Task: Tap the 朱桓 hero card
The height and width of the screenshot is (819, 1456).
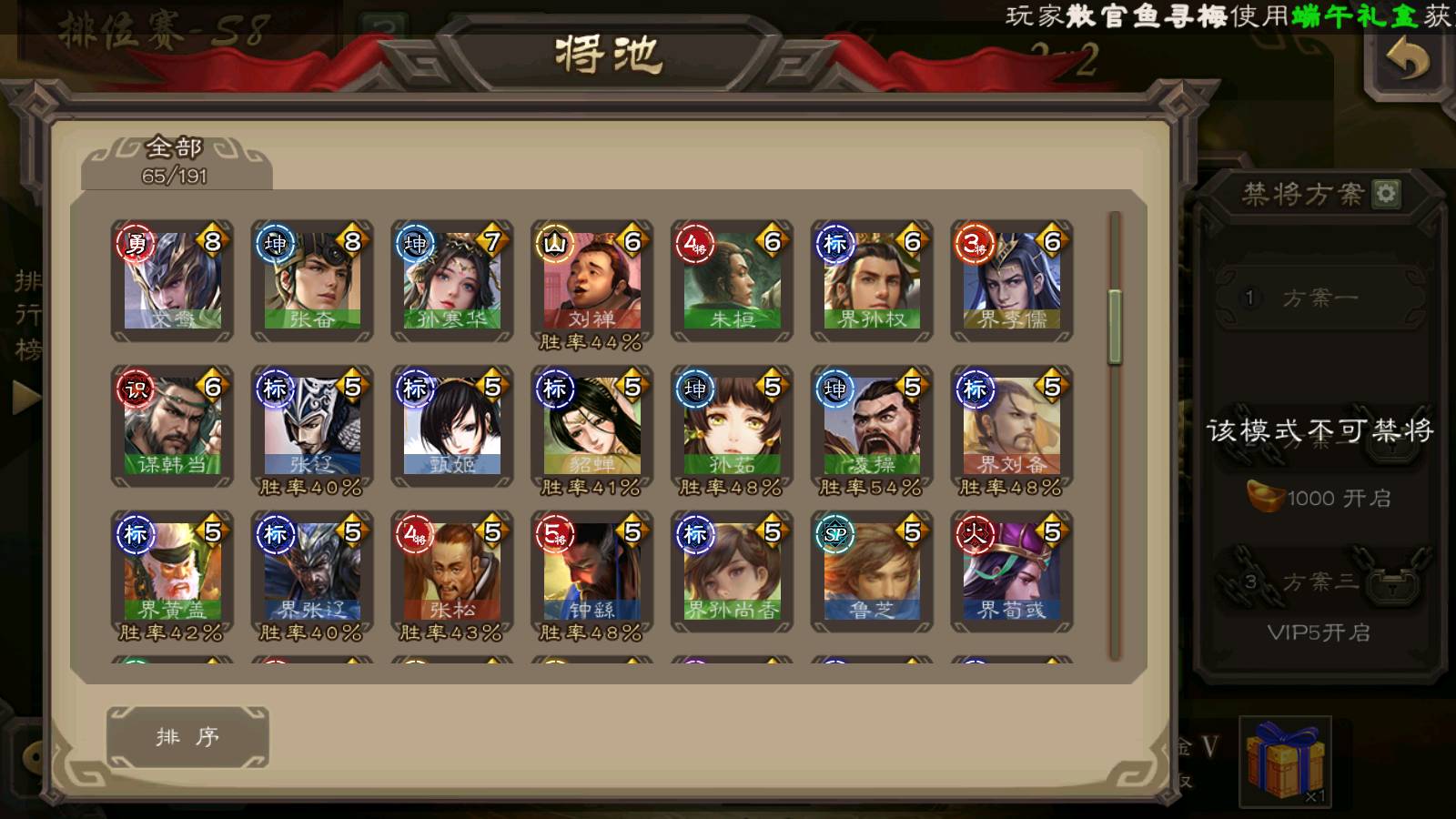Action: point(732,281)
